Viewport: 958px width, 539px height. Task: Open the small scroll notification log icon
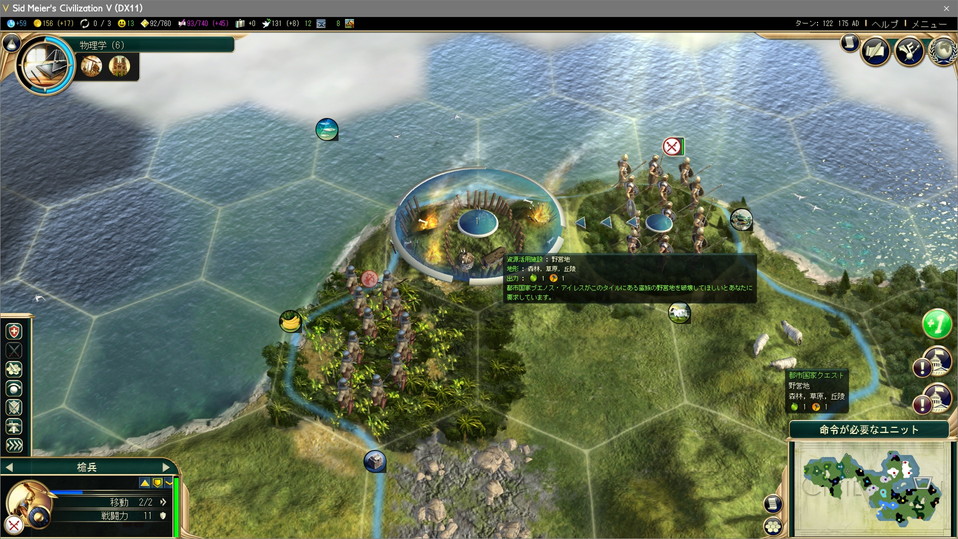point(849,43)
